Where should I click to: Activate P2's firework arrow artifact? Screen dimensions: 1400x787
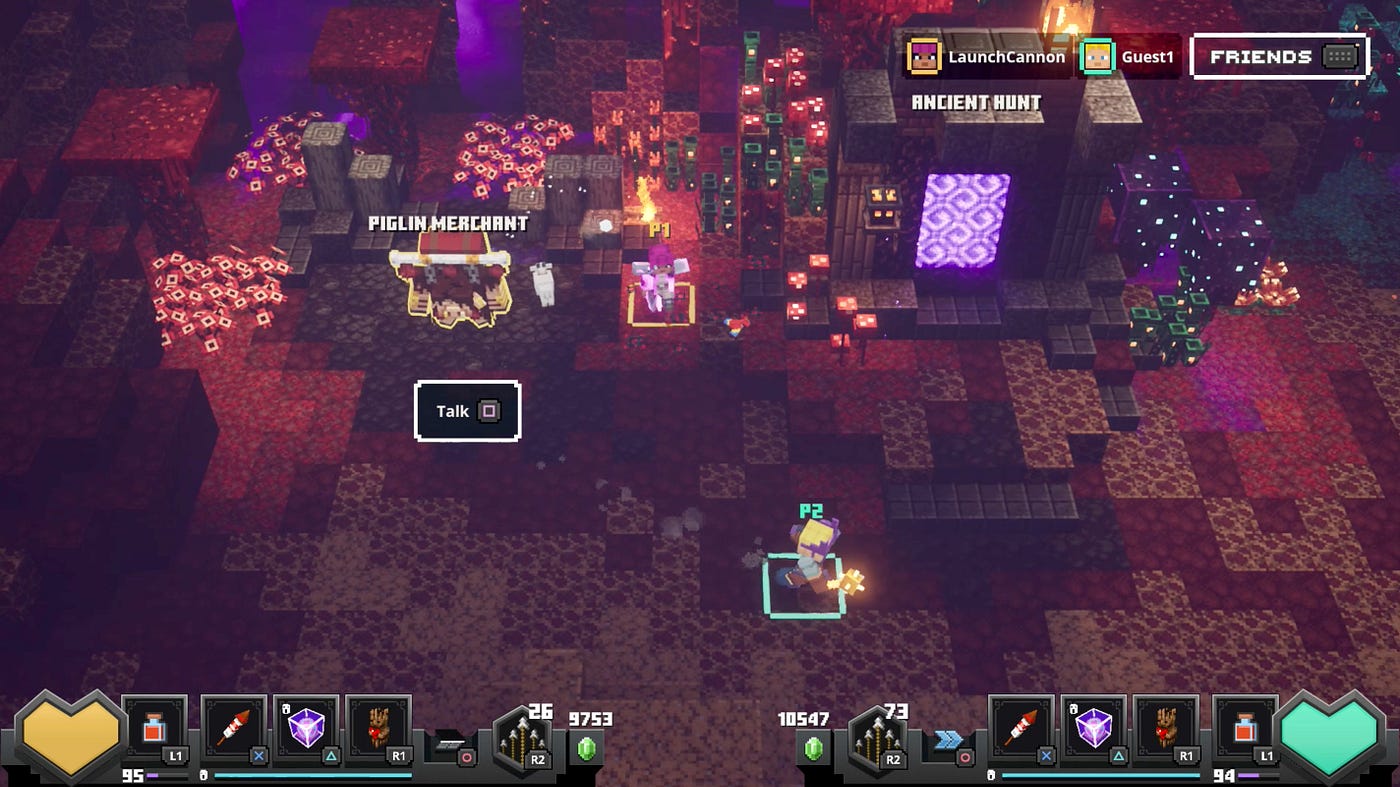[x=1022, y=730]
